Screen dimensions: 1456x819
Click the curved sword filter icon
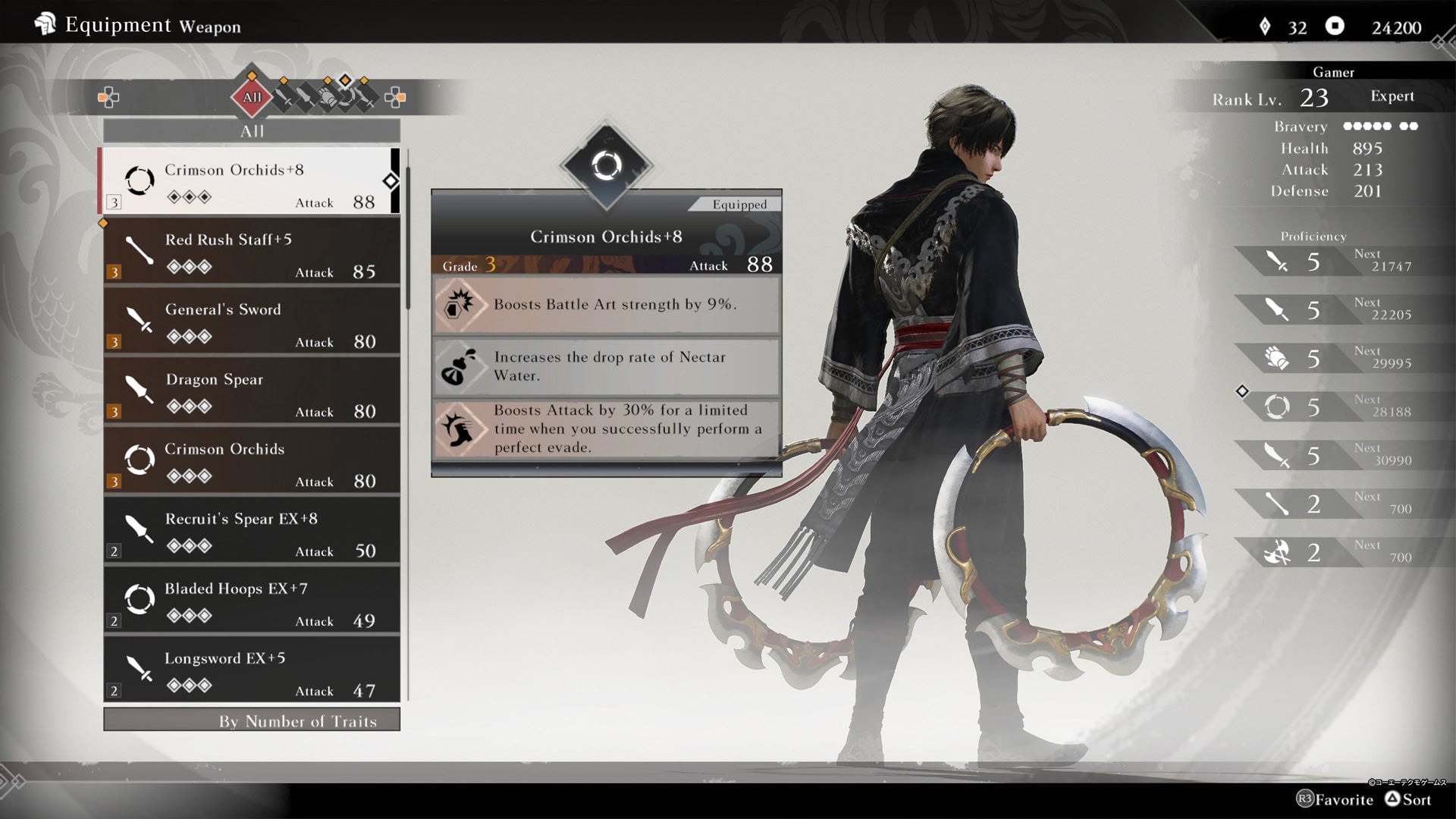(366, 99)
